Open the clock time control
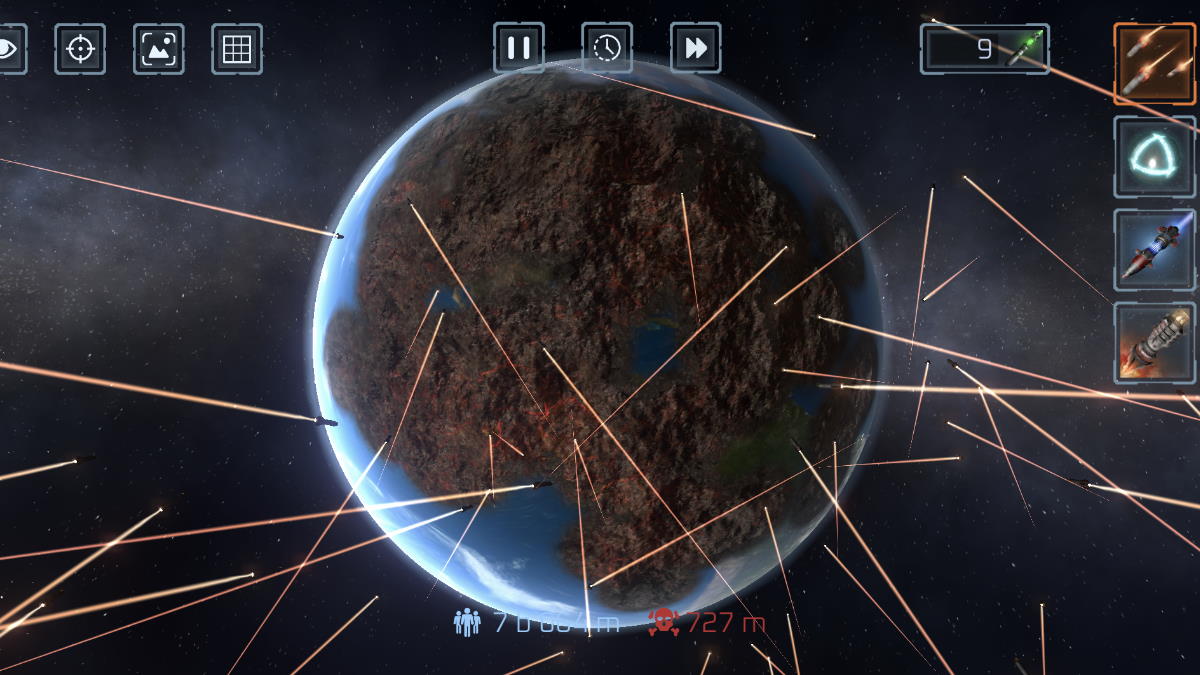 607,48
